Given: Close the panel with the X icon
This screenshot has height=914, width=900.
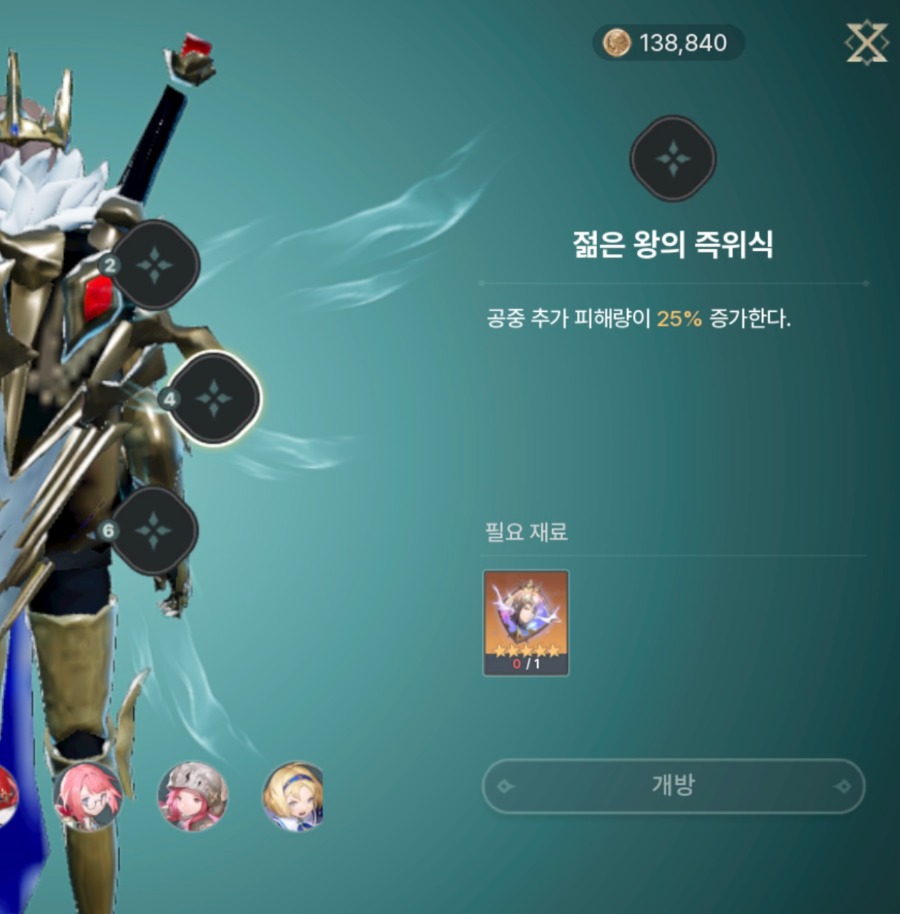Looking at the screenshot, I should click(x=866, y=43).
